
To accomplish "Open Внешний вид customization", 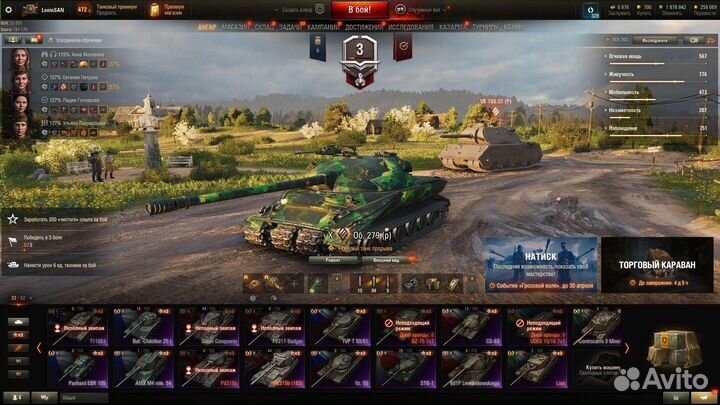I will (387, 259).
